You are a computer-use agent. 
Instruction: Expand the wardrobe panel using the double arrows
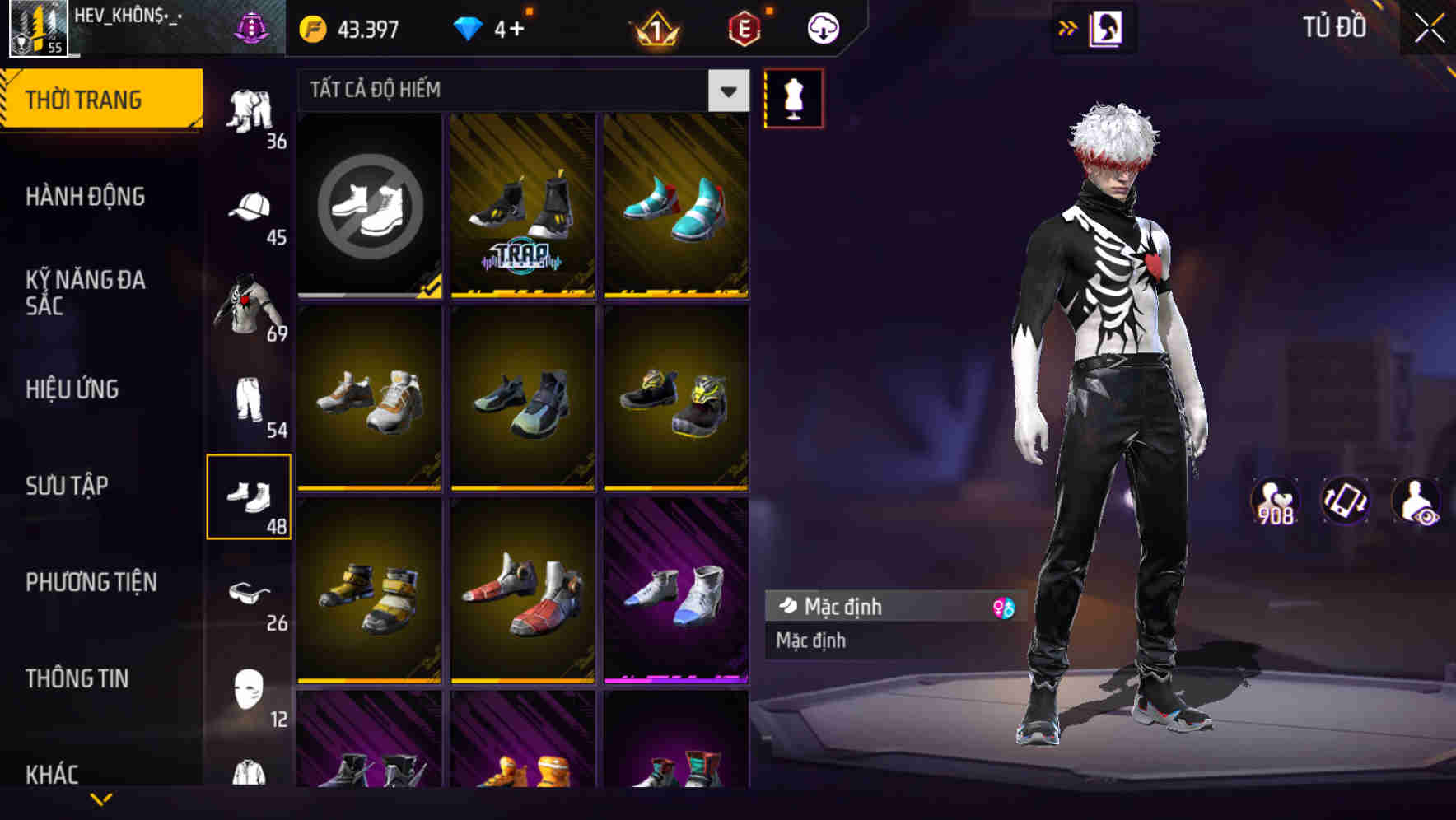click(x=1068, y=26)
